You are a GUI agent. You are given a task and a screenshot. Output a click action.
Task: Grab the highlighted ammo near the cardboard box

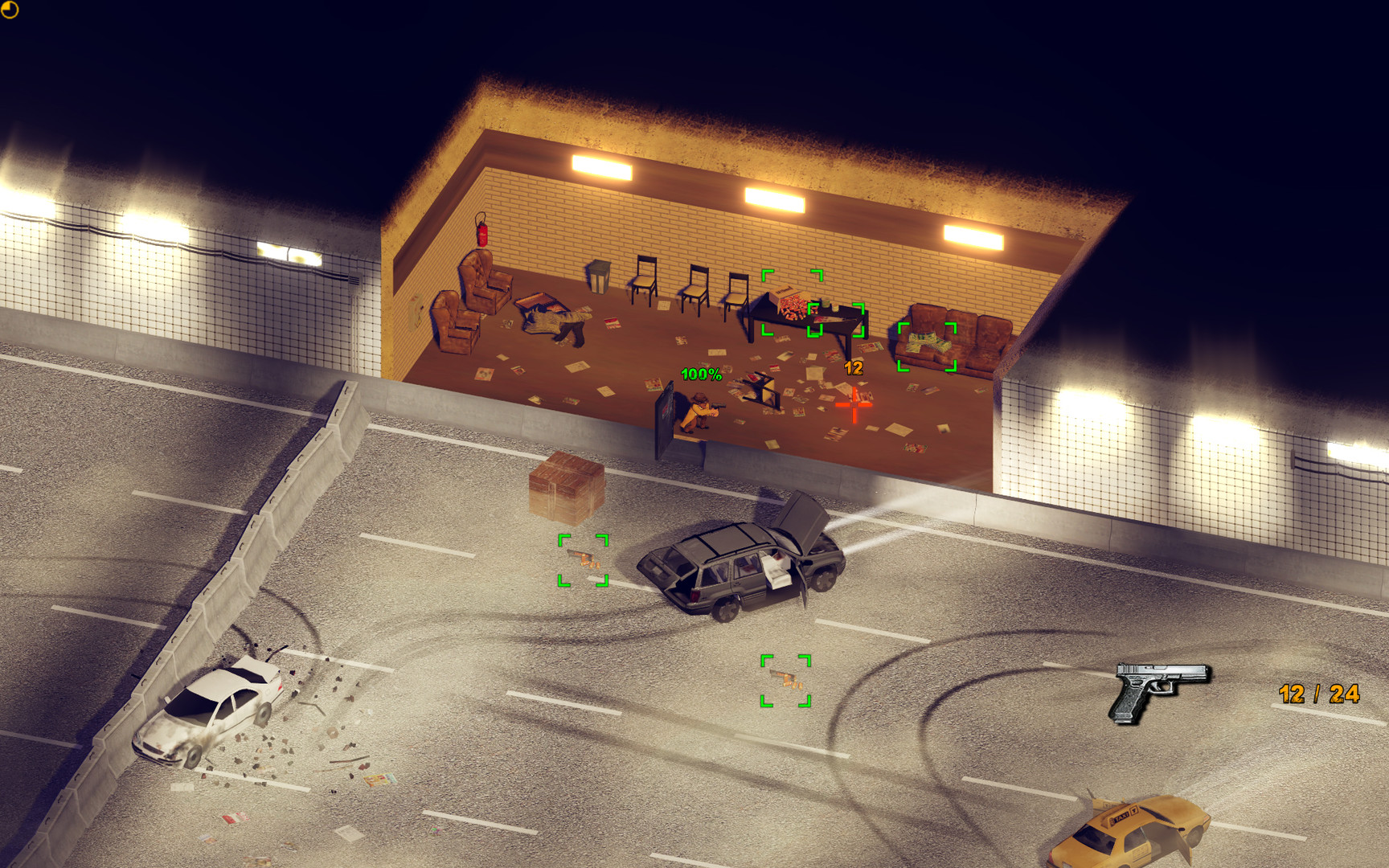coord(582,560)
